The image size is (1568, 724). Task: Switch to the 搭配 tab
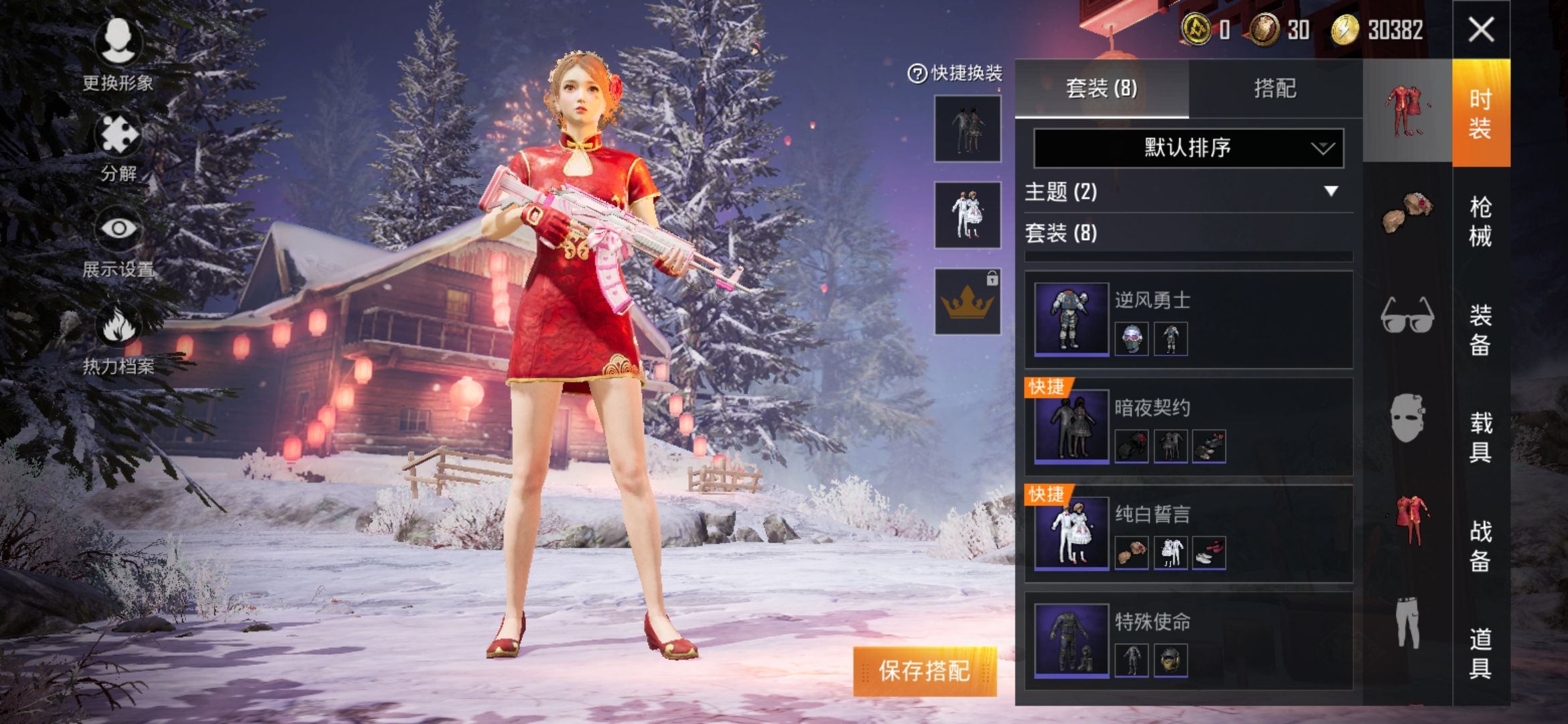coord(1275,88)
